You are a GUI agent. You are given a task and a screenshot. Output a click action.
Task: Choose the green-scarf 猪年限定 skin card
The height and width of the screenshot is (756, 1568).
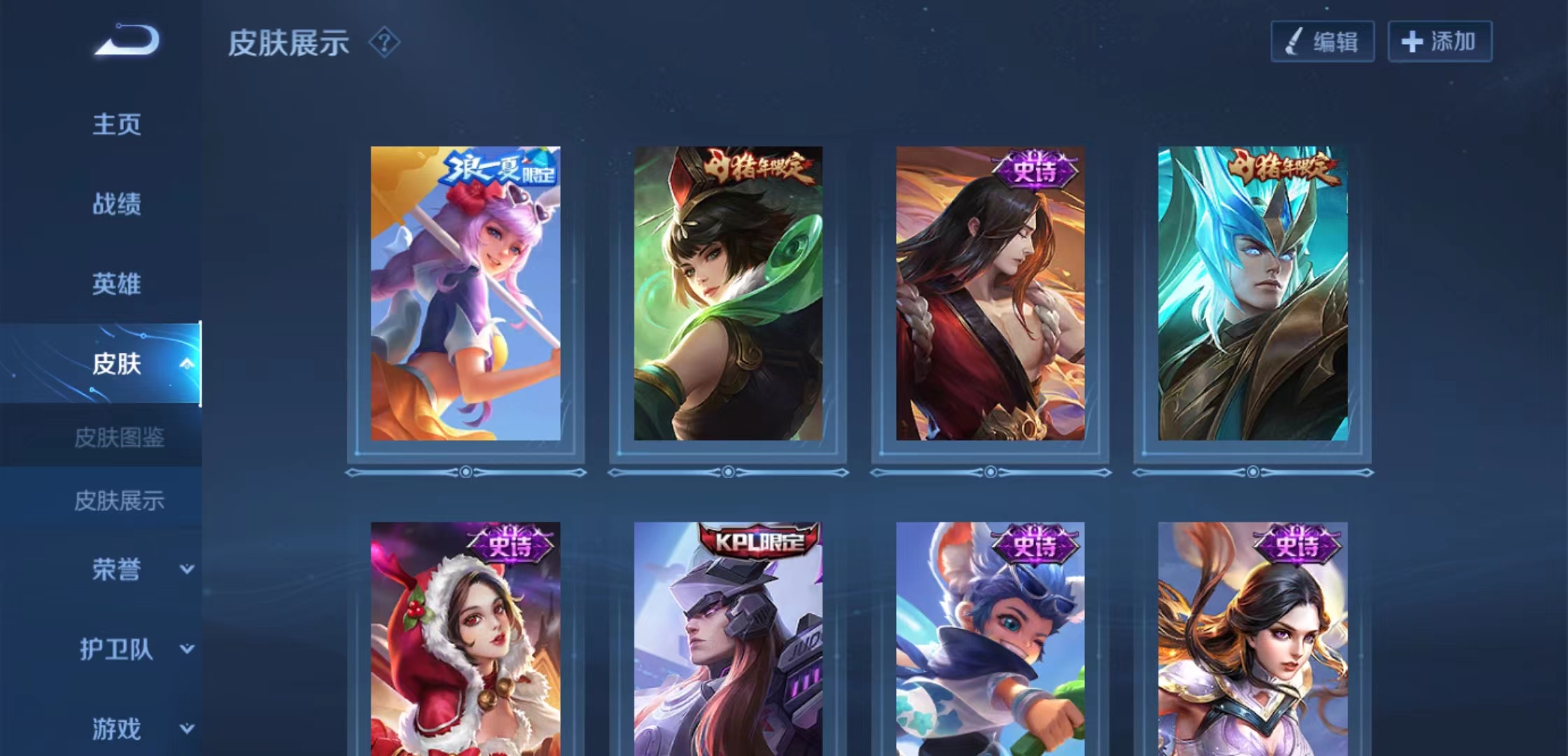pos(728,294)
